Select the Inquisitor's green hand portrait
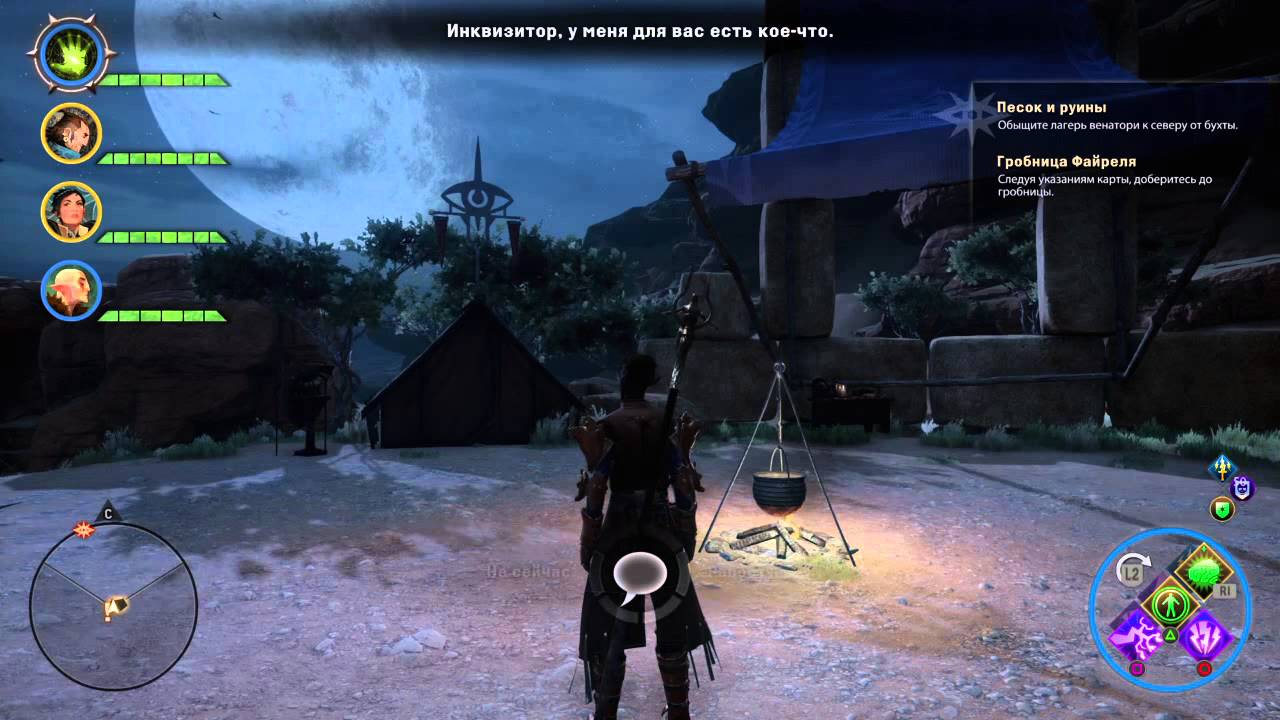1280x720 pixels. coord(66,52)
